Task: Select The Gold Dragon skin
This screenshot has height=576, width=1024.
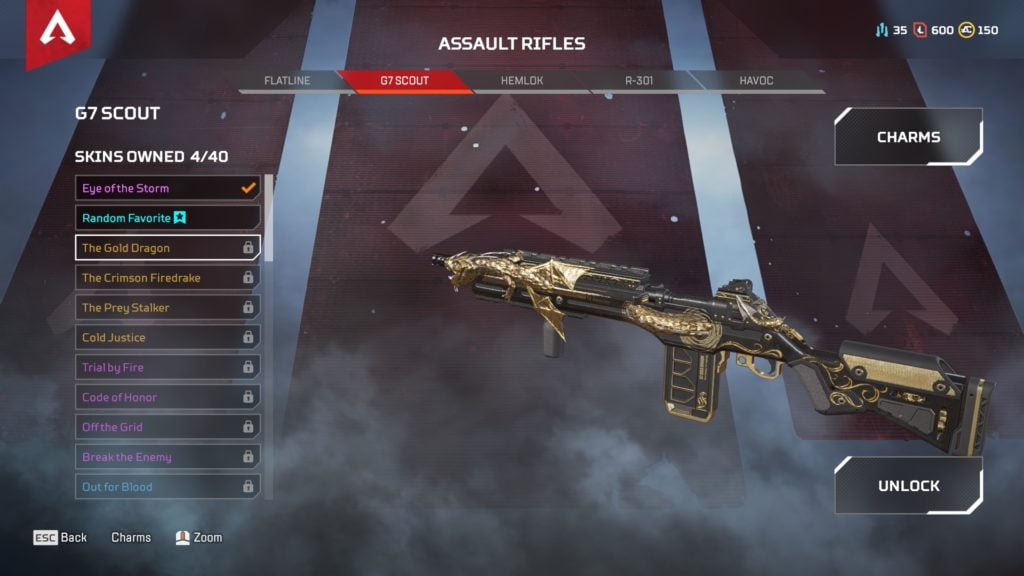Action: pos(167,248)
